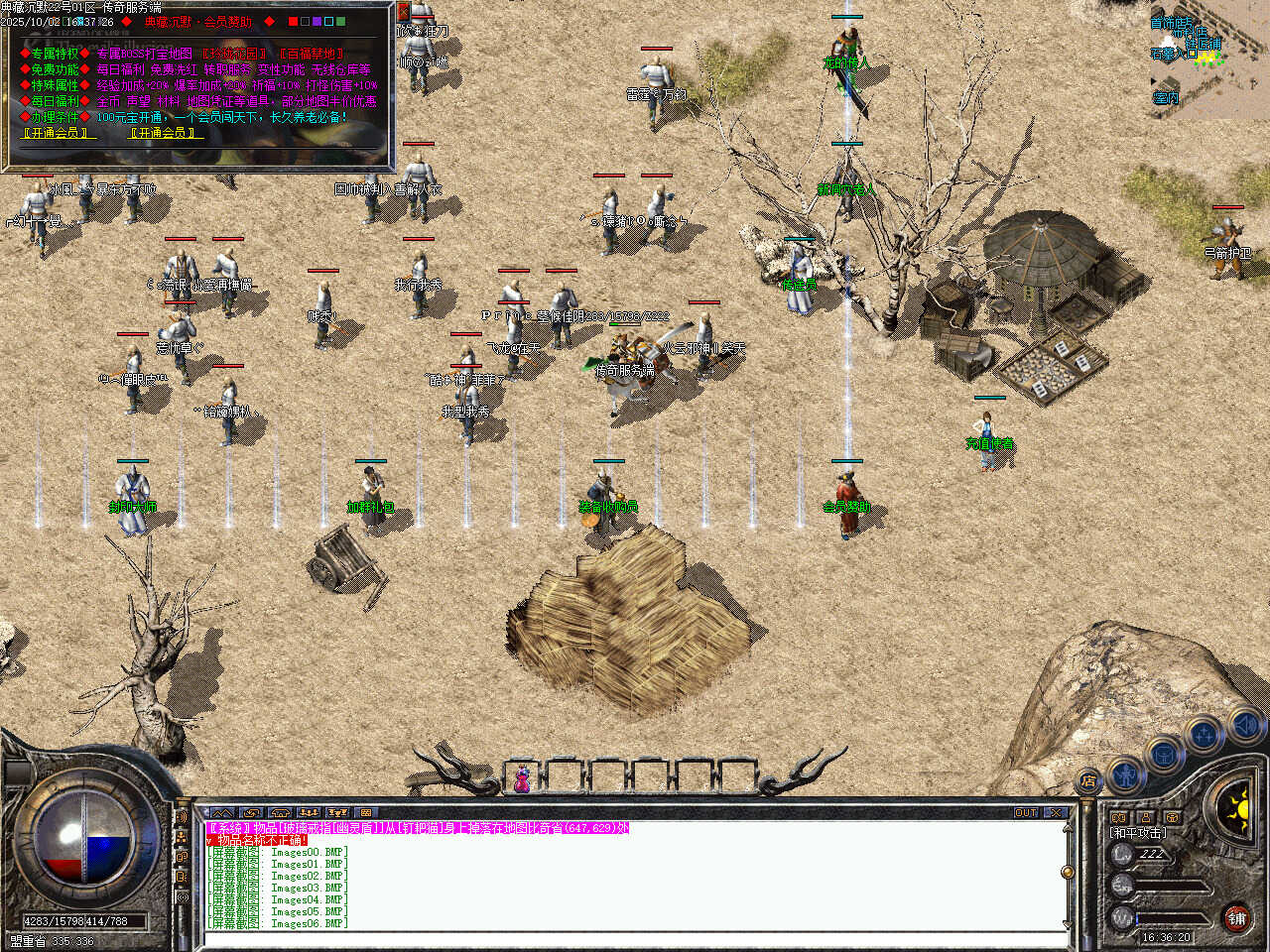Open the 店 shop round button
Image resolution: width=1270 pixels, height=952 pixels.
(x=1088, y=780)
